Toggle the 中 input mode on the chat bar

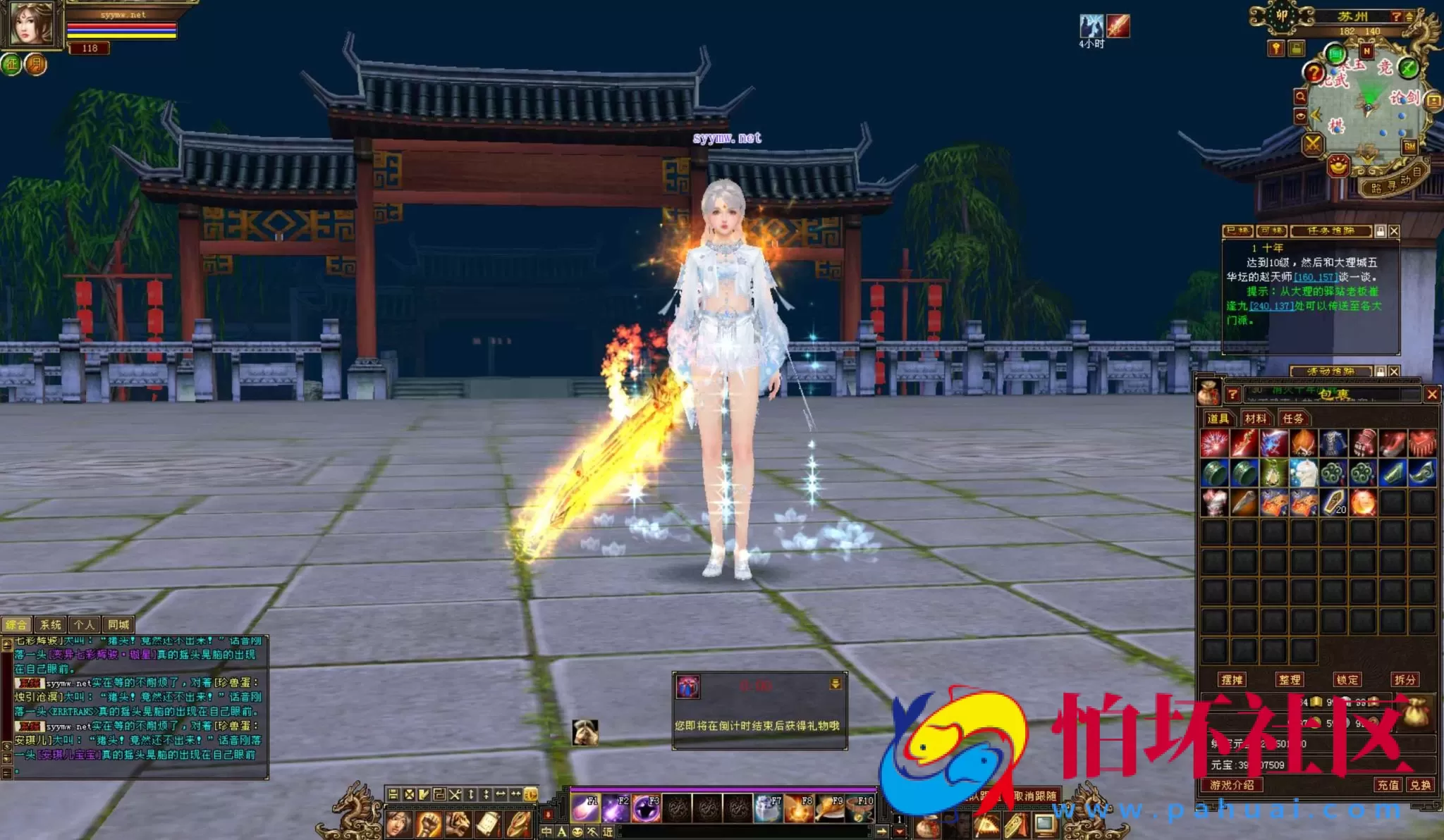pos(546,831)
